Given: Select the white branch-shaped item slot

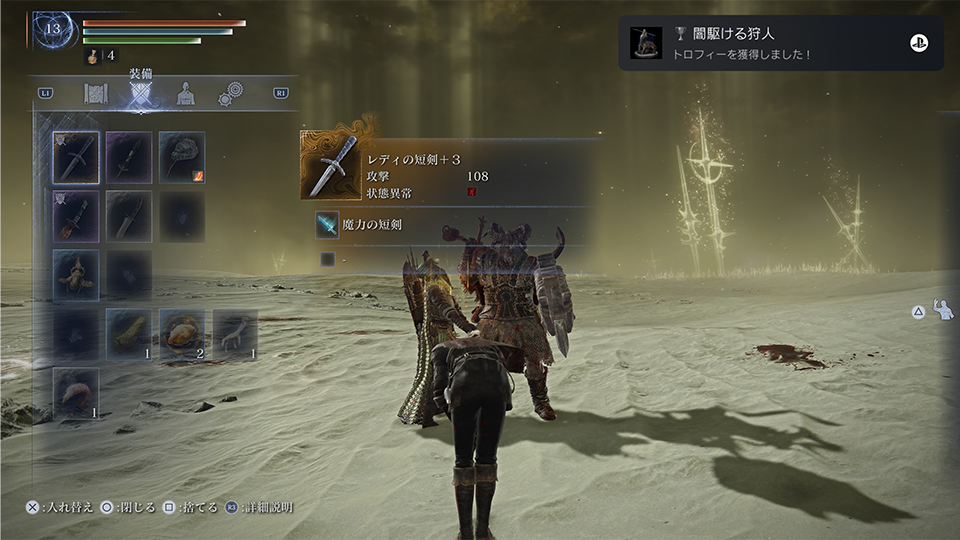Looking at the screenshot, I should point(235,334).
